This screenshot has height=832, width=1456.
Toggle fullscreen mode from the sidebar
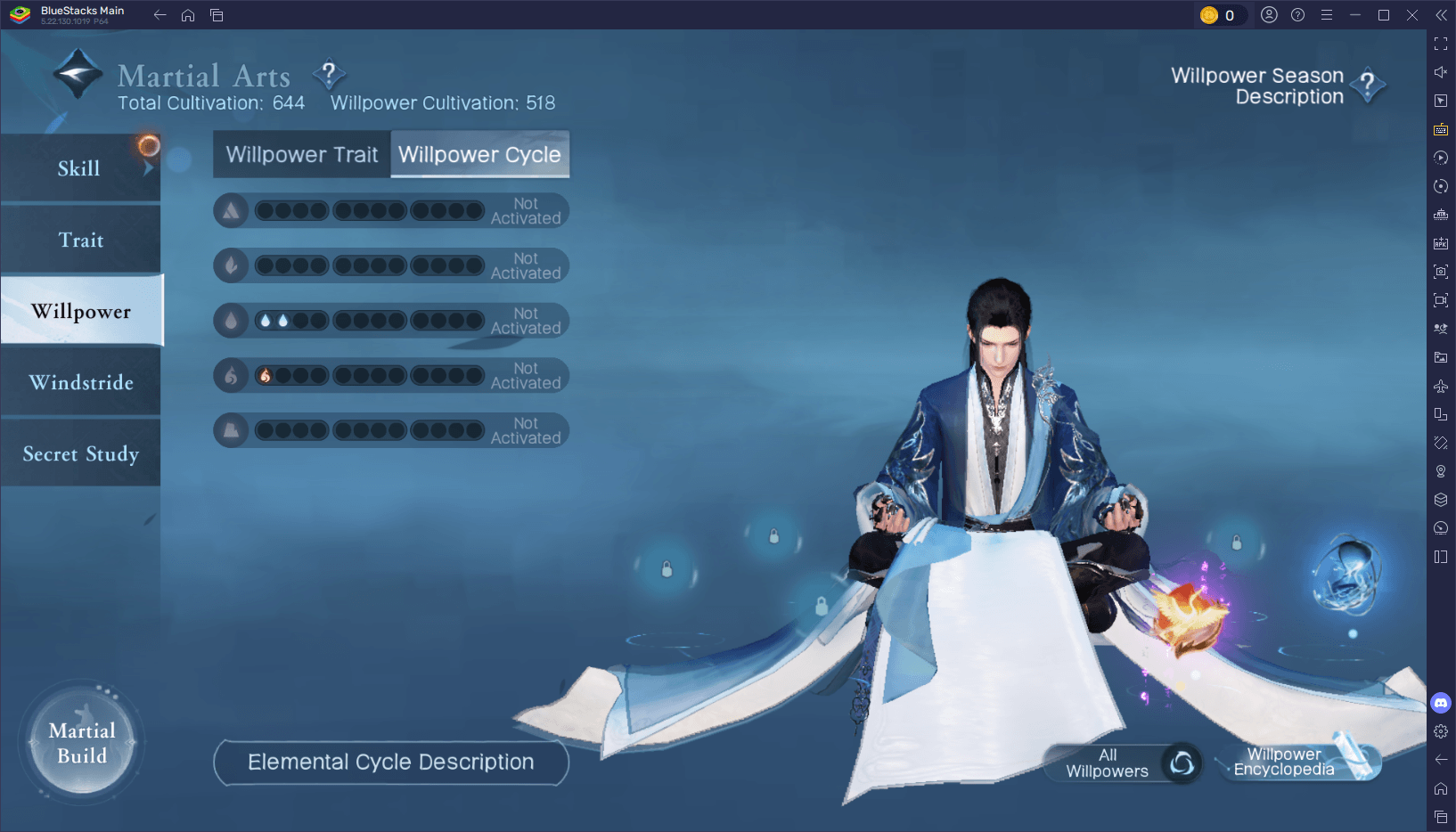(x=1441, y=43)
